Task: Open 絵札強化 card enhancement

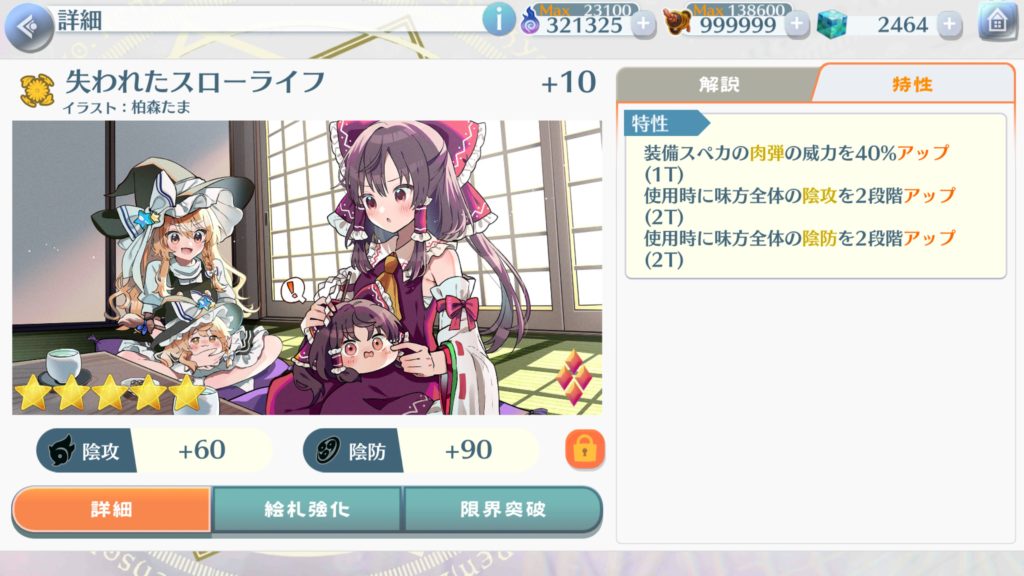Action: coord(307,509)
